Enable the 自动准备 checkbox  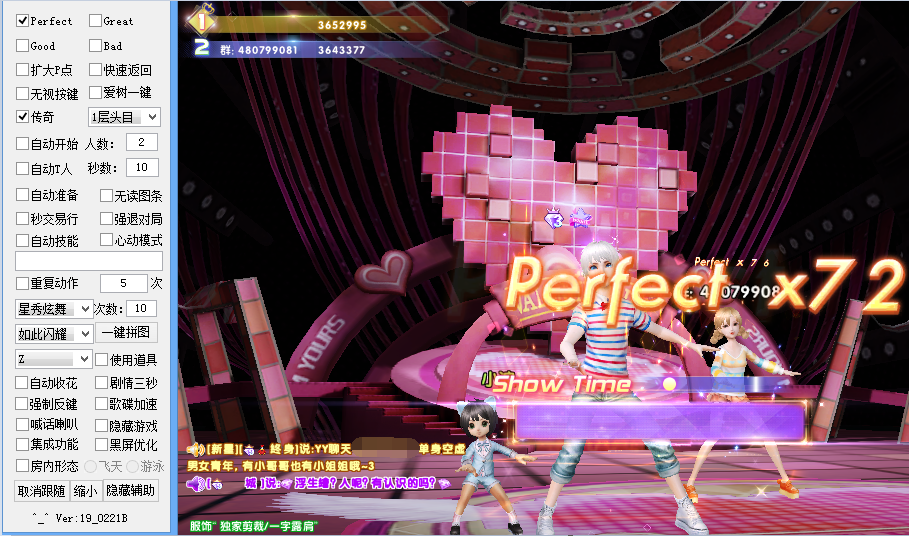23,195
